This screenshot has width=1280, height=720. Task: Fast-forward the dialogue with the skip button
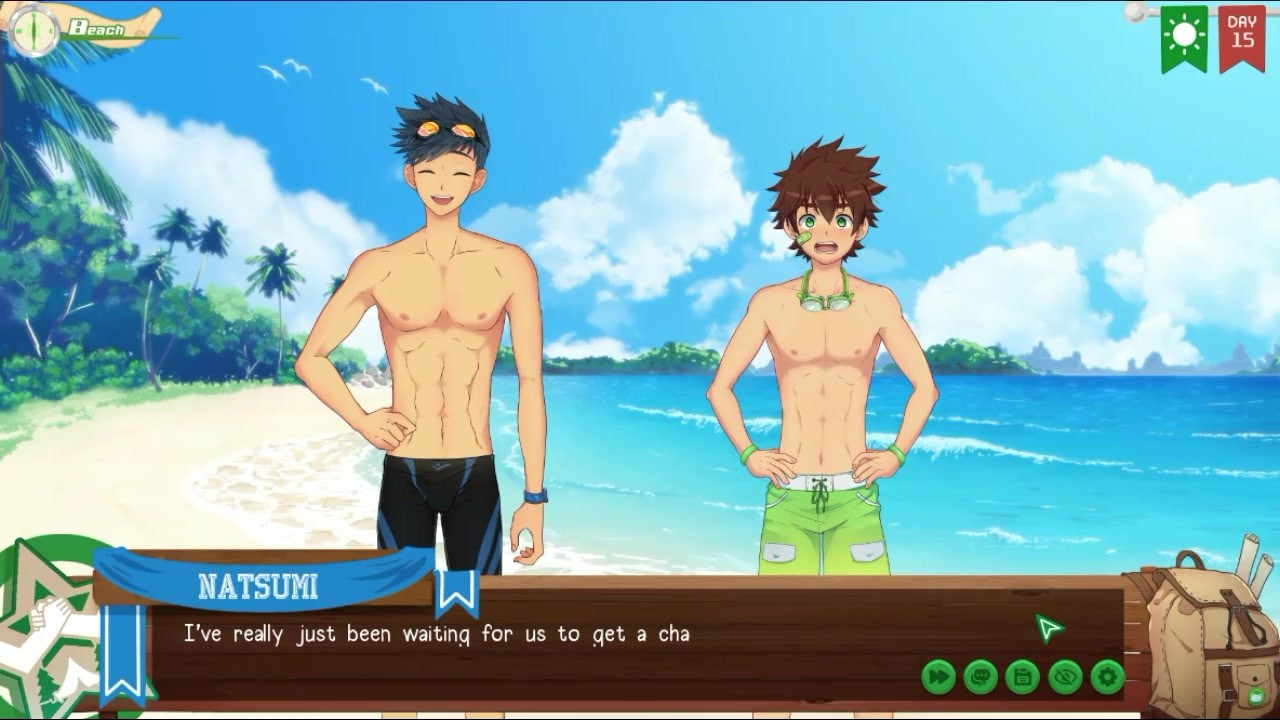(x=938, y=677)
